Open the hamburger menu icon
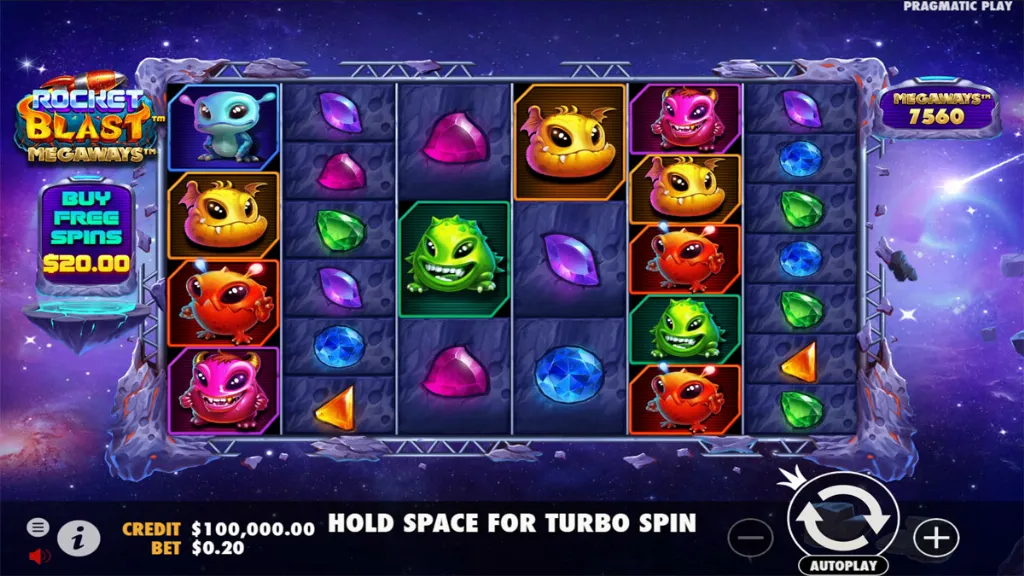Viewport: 1024px width, 576px height. click(38, 527)
